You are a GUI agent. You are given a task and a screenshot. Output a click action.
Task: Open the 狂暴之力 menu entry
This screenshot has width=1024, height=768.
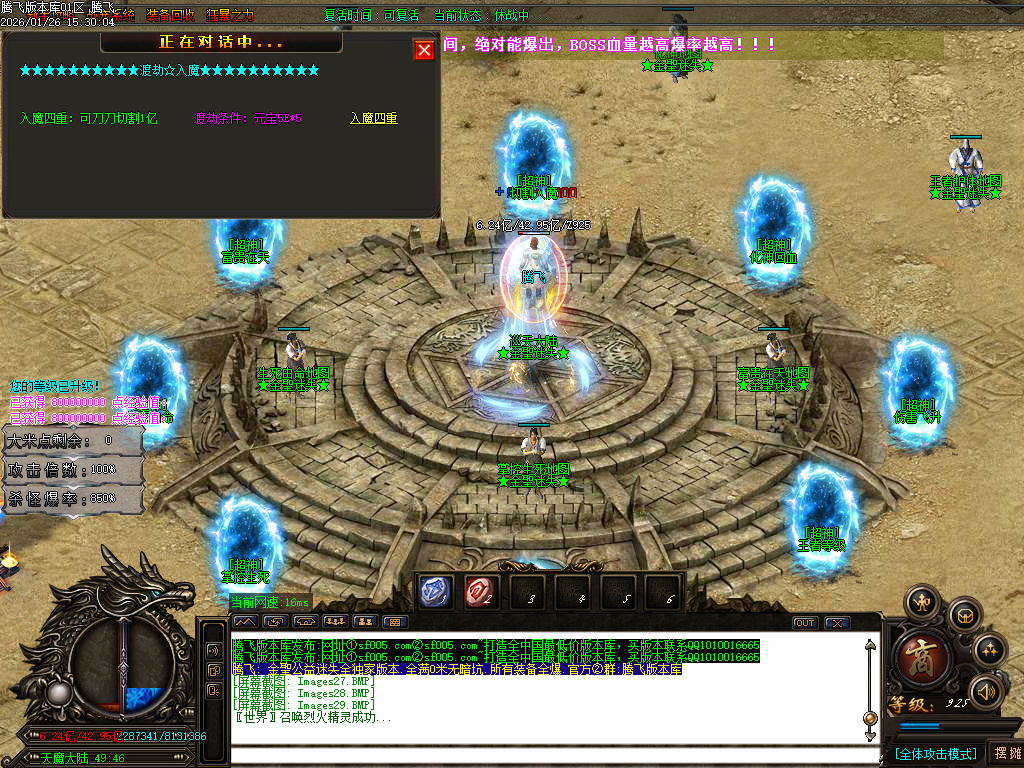click(x=230, y=16)
